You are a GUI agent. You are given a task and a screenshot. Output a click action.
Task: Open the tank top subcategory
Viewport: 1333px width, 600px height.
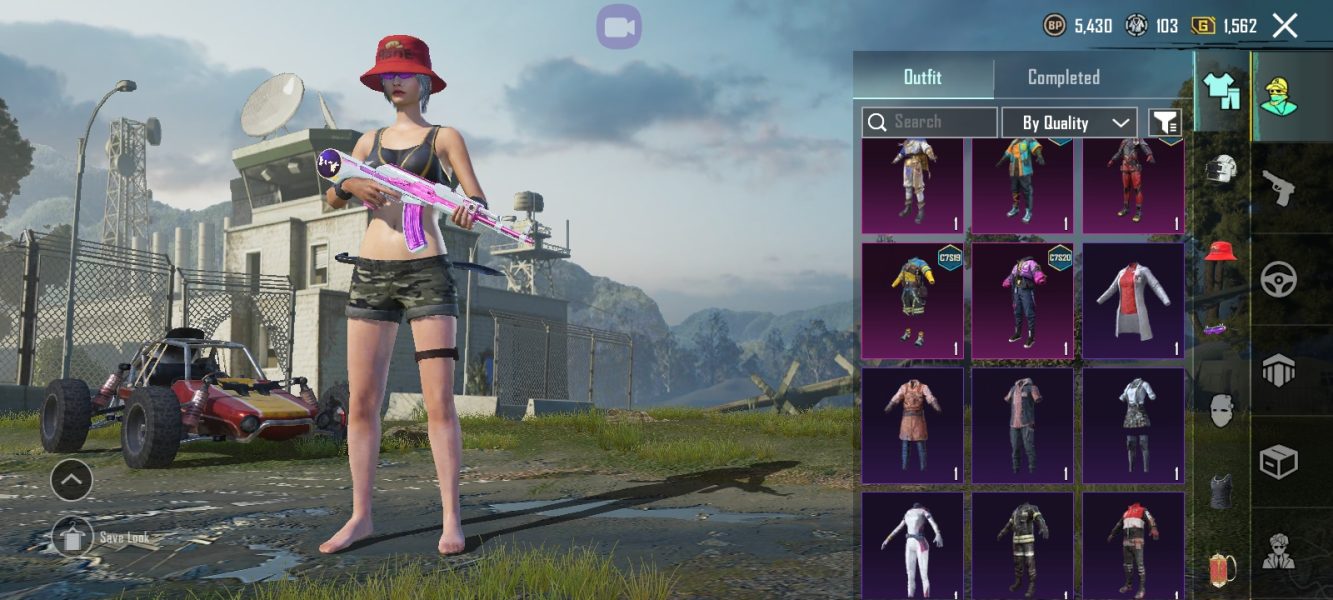1221,490
